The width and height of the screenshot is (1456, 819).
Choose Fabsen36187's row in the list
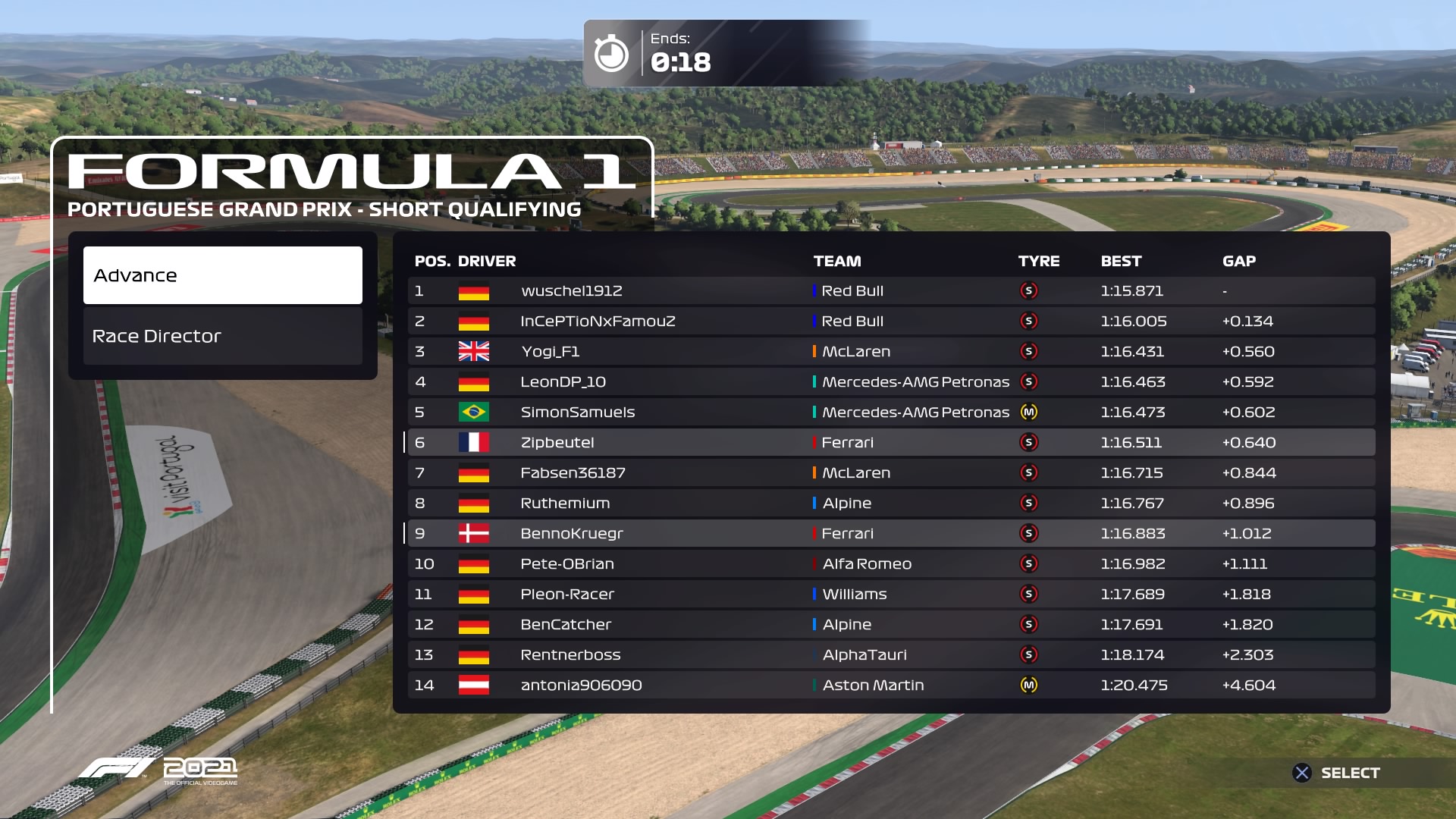tap(890, 473)
